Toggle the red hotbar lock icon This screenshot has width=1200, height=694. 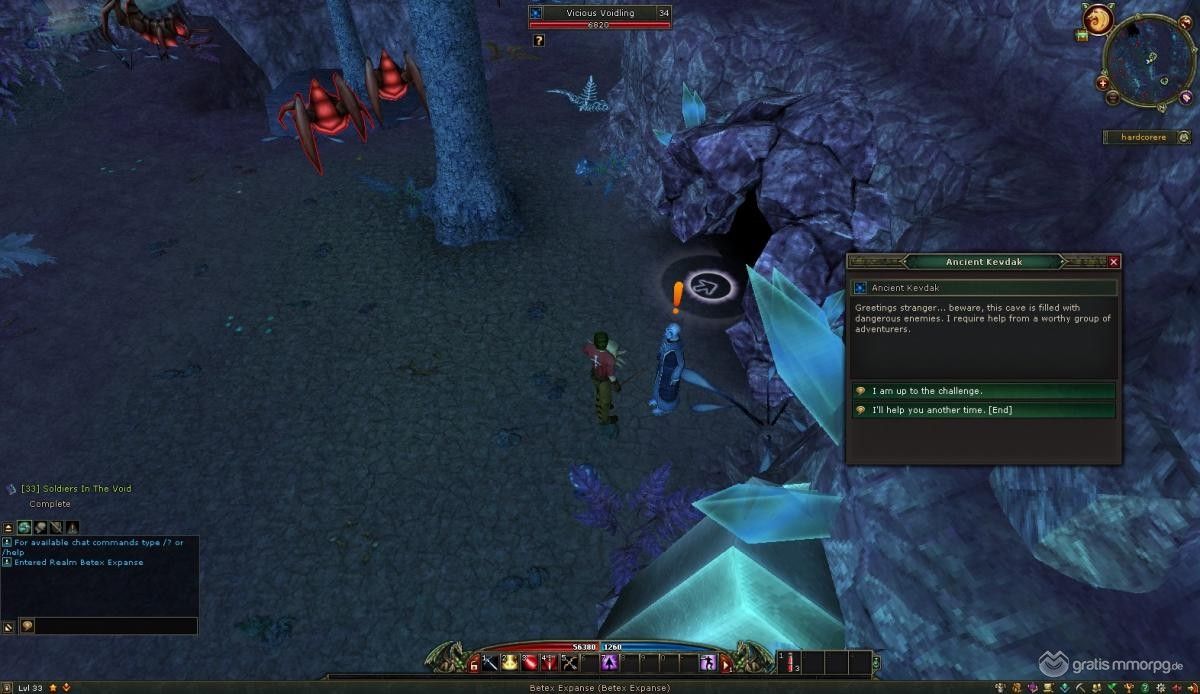pos(474,667)
